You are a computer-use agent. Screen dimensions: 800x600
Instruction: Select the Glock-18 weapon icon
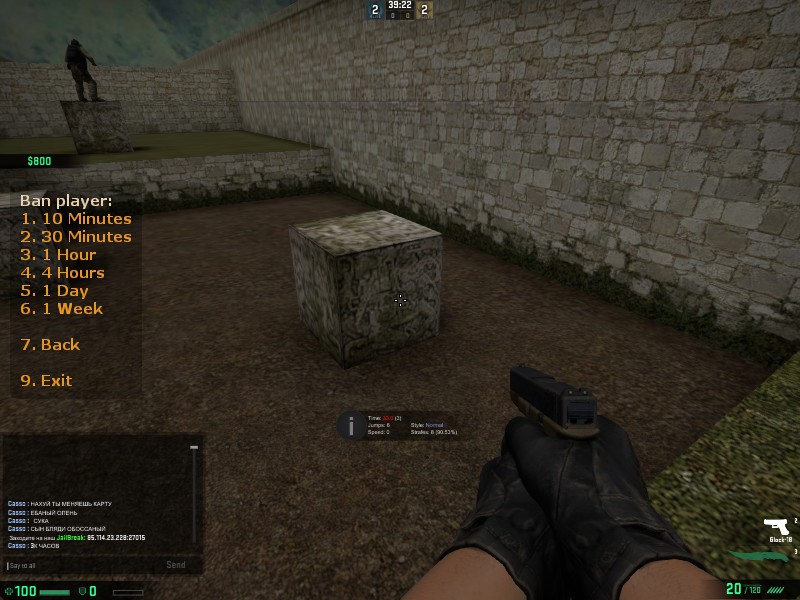(x=775, y=526)
